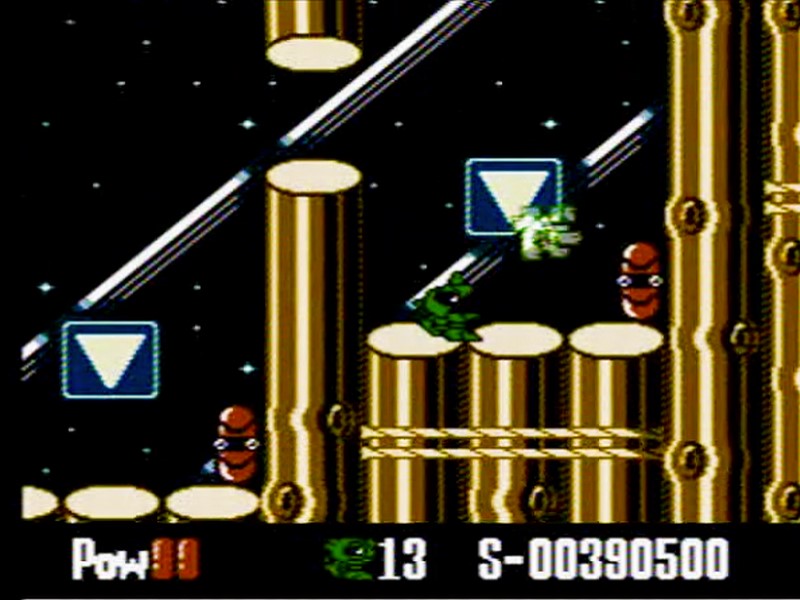
Task: Click the green Bucky character icon
Action: click(349, 558)
